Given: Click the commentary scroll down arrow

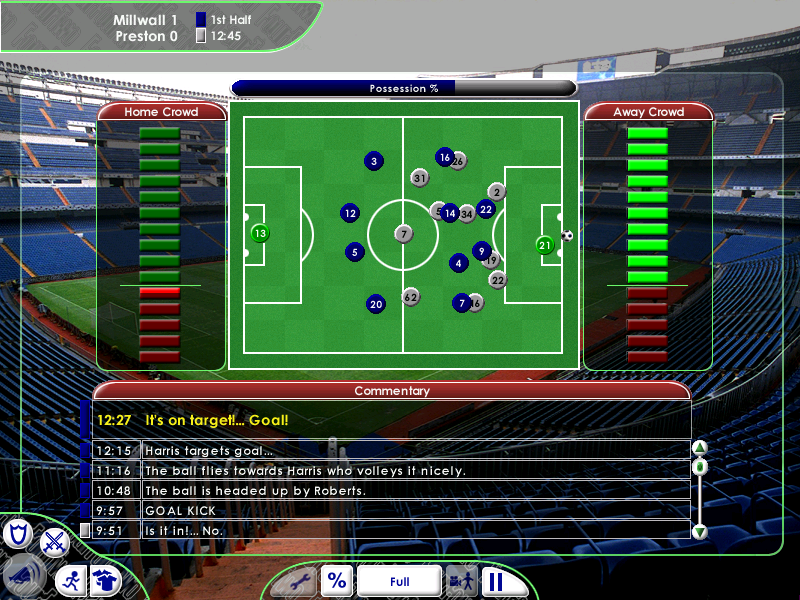Looking at the screenshot, I should click(x=700, y=532).
